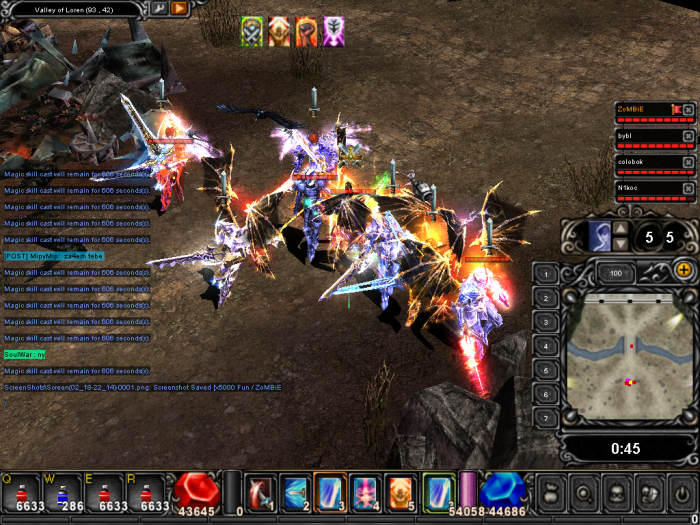Click the up arrow beside the portrait
The image size is (700, 525).
tap(620, 229)
